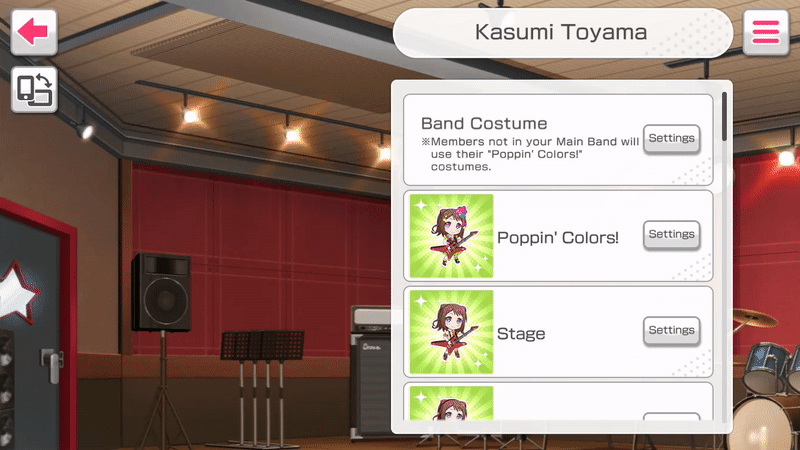Go back with the pink arrow button
The width and height of the screenshot is (800, 450).
click(33, 33)
